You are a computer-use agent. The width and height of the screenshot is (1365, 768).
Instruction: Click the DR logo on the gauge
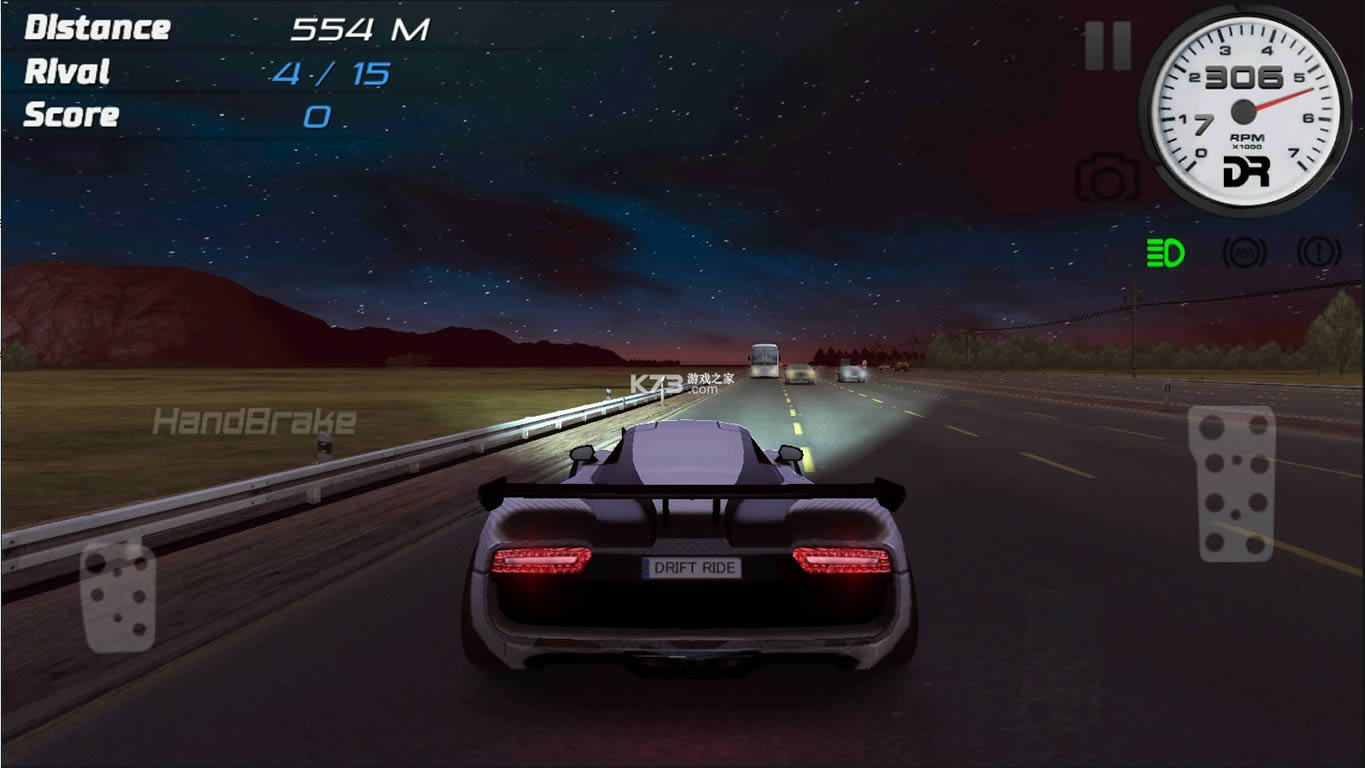click(1248, 170)
